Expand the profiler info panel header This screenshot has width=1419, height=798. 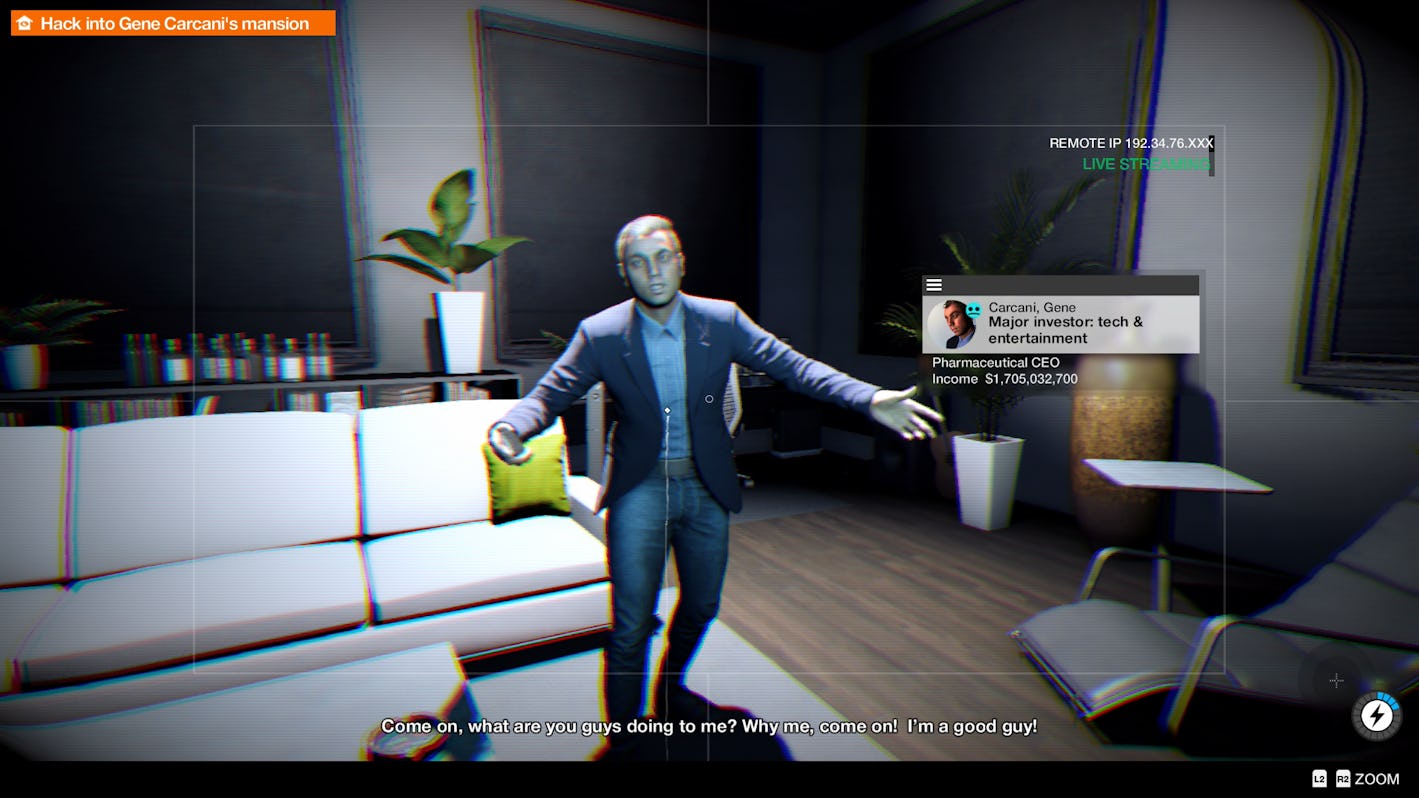click(x=1060, y=284)
